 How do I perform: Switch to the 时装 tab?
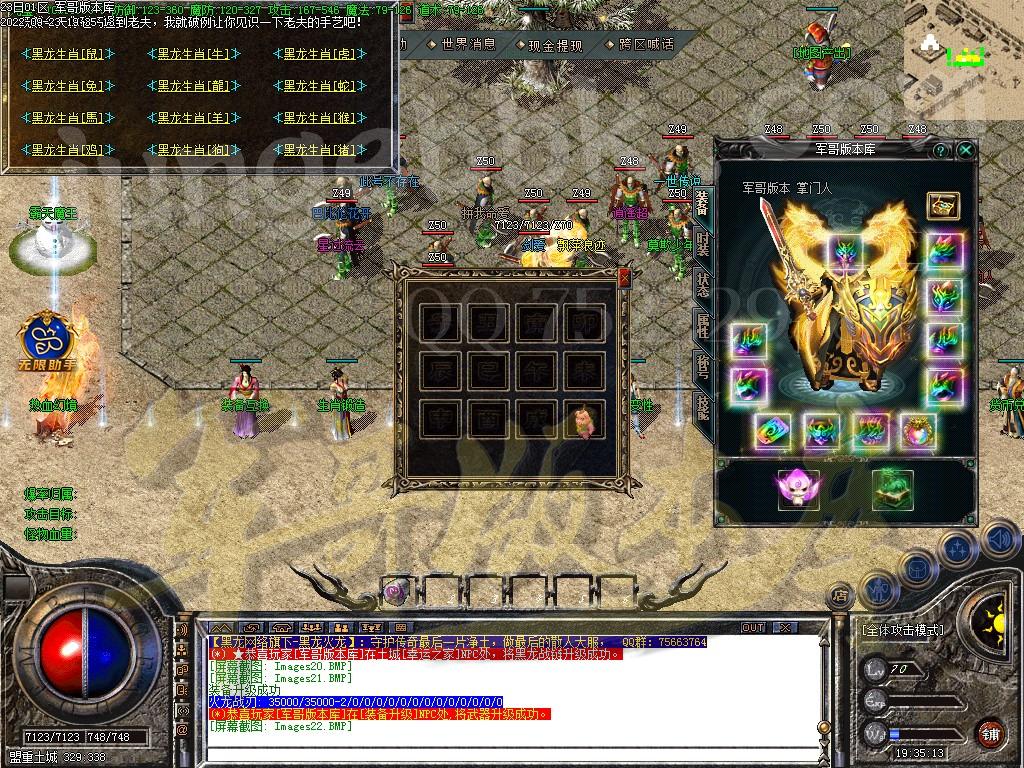pyautogui.click(x=703, y=243)
